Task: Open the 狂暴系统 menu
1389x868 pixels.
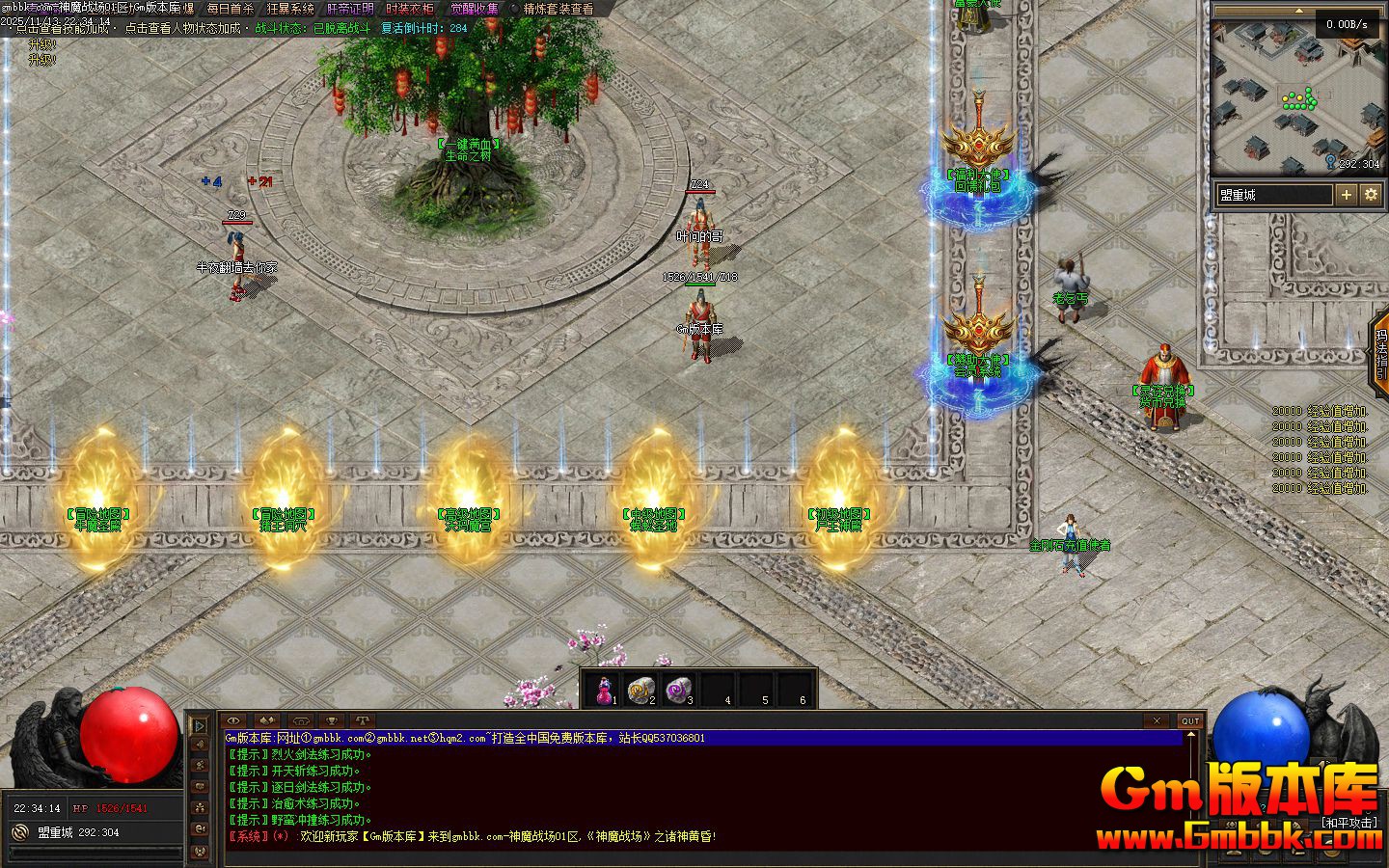Action: click(x=290, y=9)
